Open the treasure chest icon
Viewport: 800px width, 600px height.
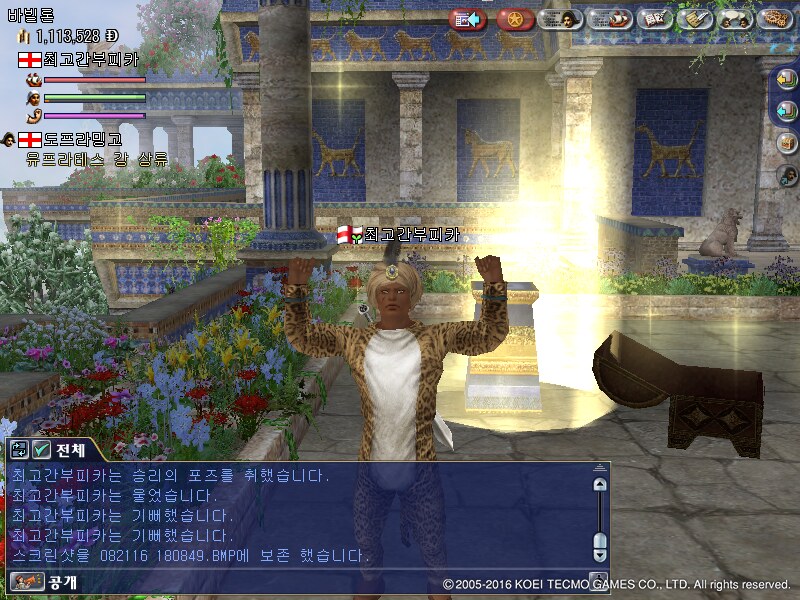787,143
